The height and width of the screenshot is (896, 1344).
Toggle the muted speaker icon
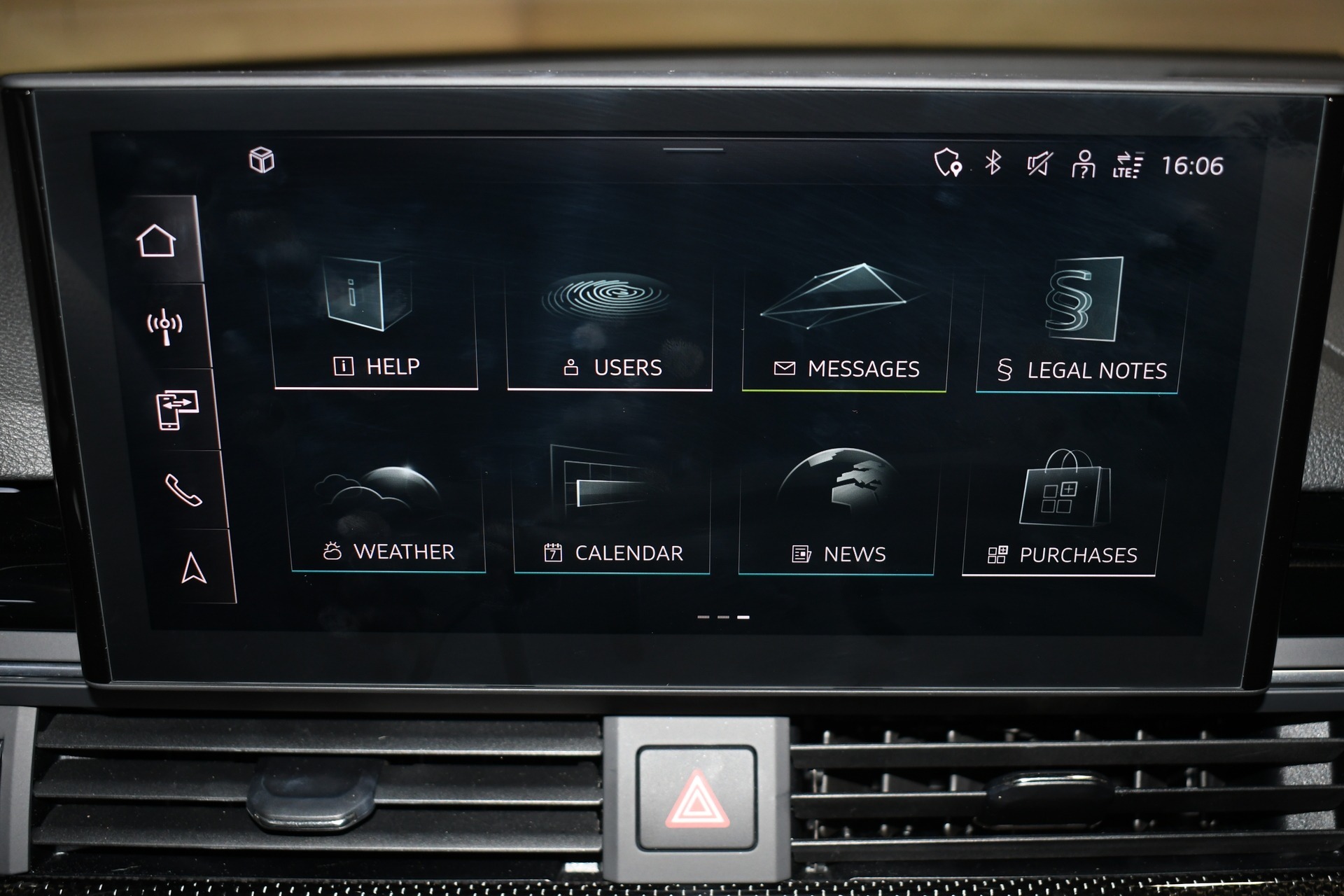pyautogui.click(x=1039, y=164)
